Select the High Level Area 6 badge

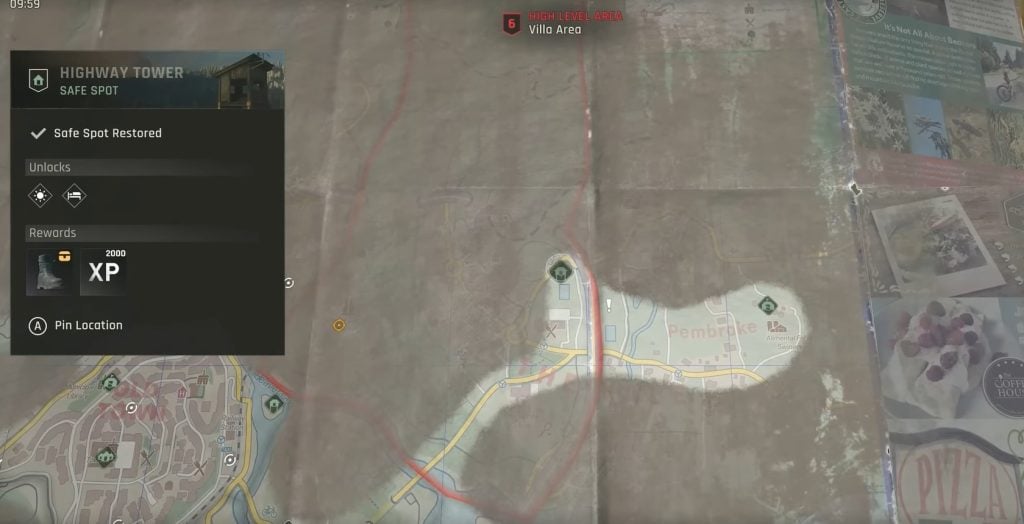pyautogui.click(x=512, y=23)
